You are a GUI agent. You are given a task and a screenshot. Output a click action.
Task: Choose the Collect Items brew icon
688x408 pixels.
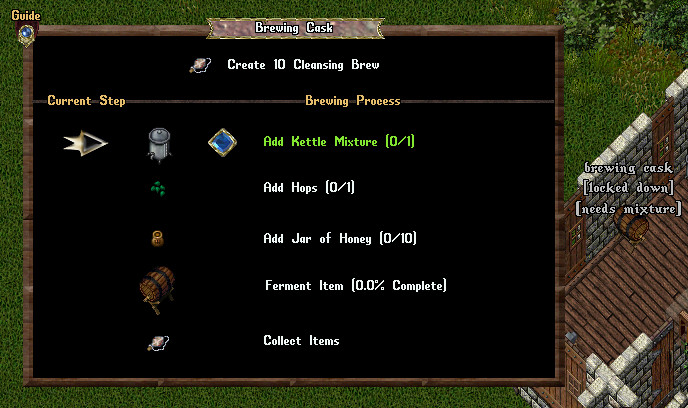(x=158, y=342)
